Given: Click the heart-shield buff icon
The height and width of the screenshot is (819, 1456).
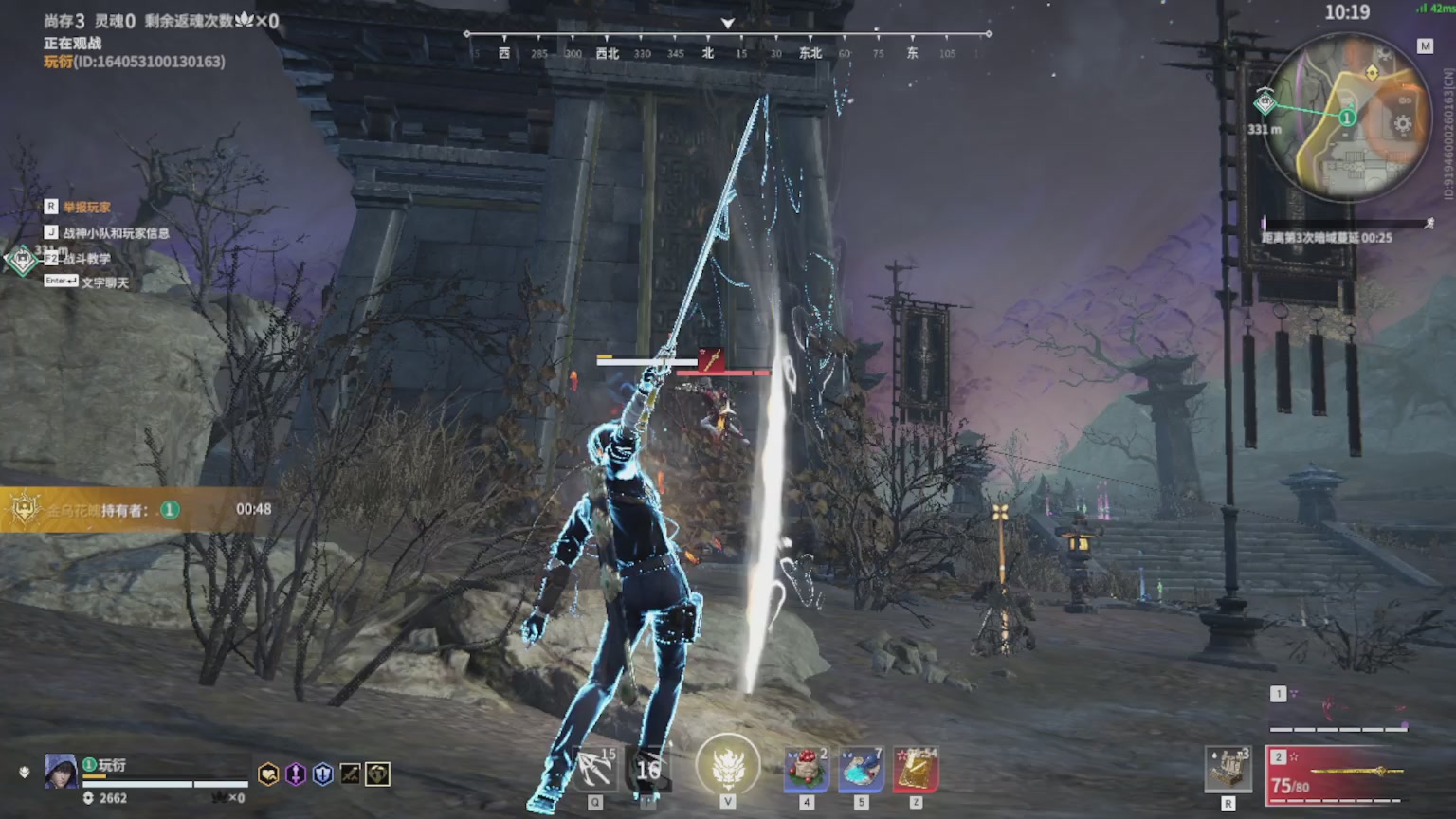Looking at the screenshot, I should coord(269,774).
